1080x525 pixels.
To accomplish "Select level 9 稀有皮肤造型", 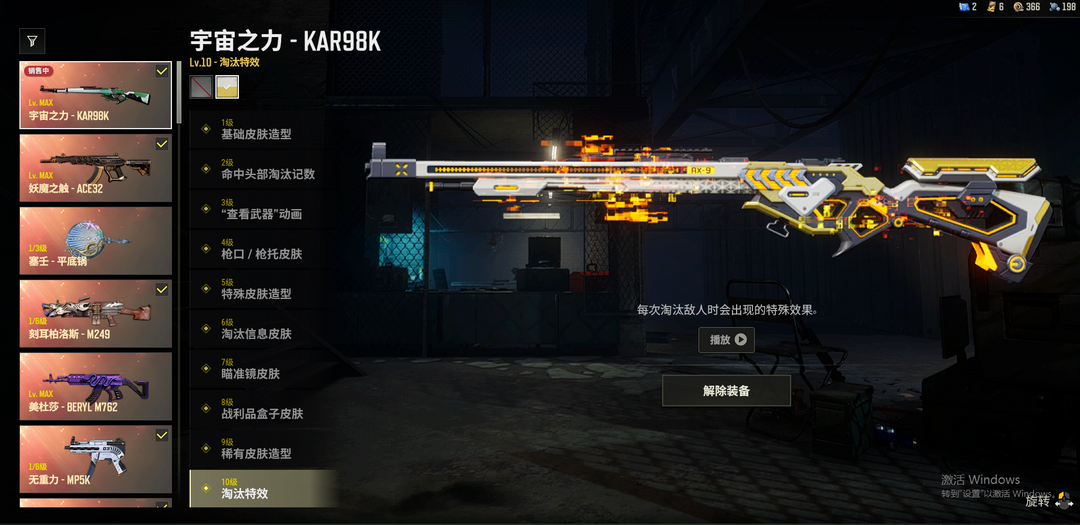I will point(262,449).
